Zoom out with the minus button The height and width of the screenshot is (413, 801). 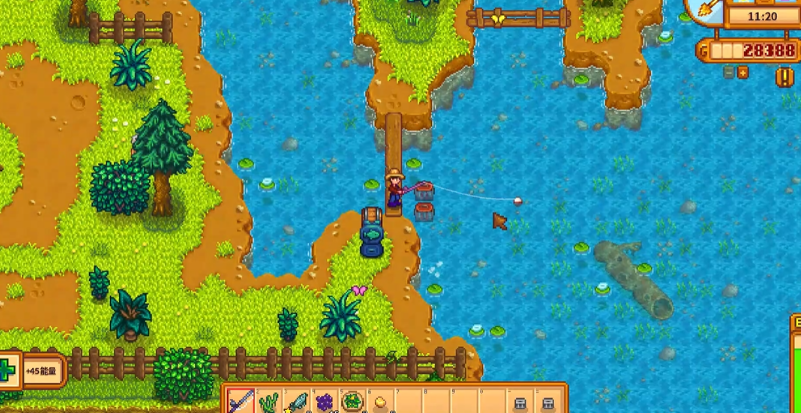coord(729,72)
